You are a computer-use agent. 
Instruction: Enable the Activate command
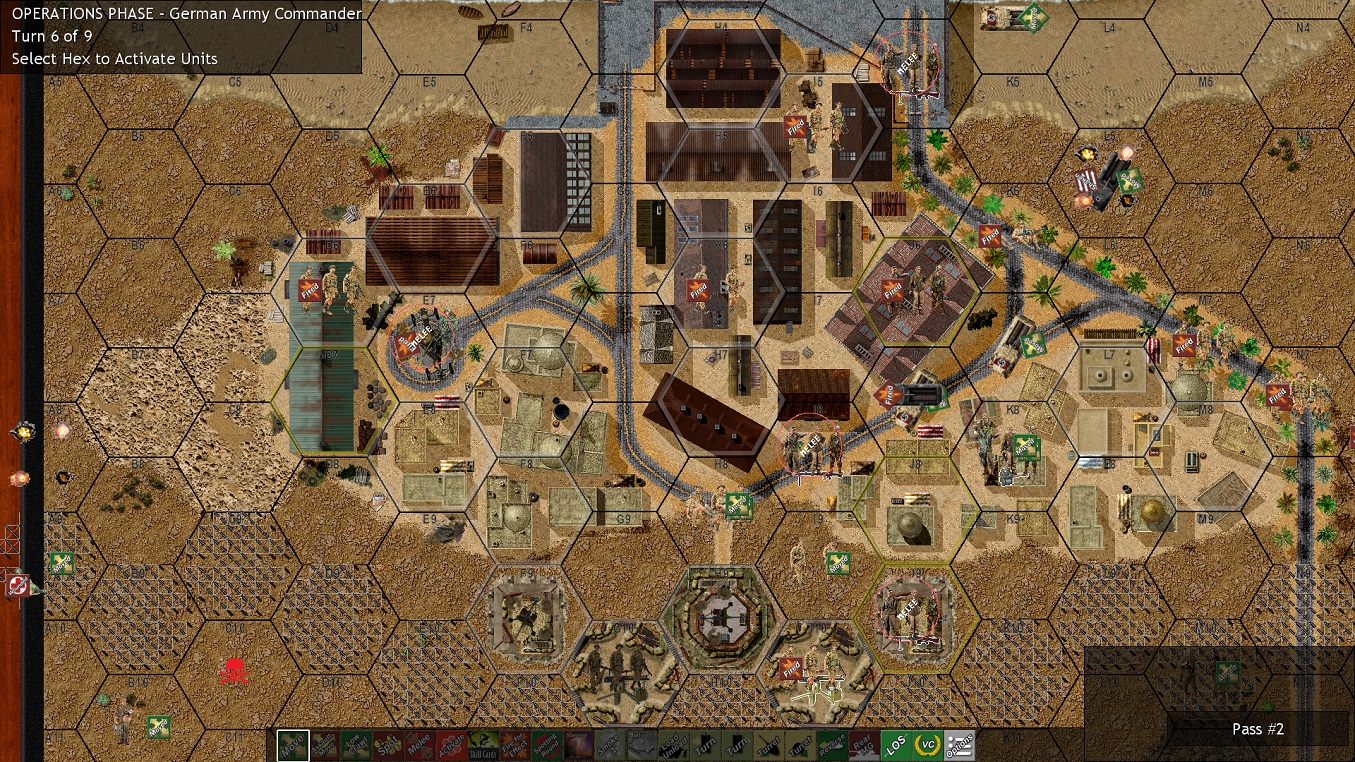tap(450, 745)
